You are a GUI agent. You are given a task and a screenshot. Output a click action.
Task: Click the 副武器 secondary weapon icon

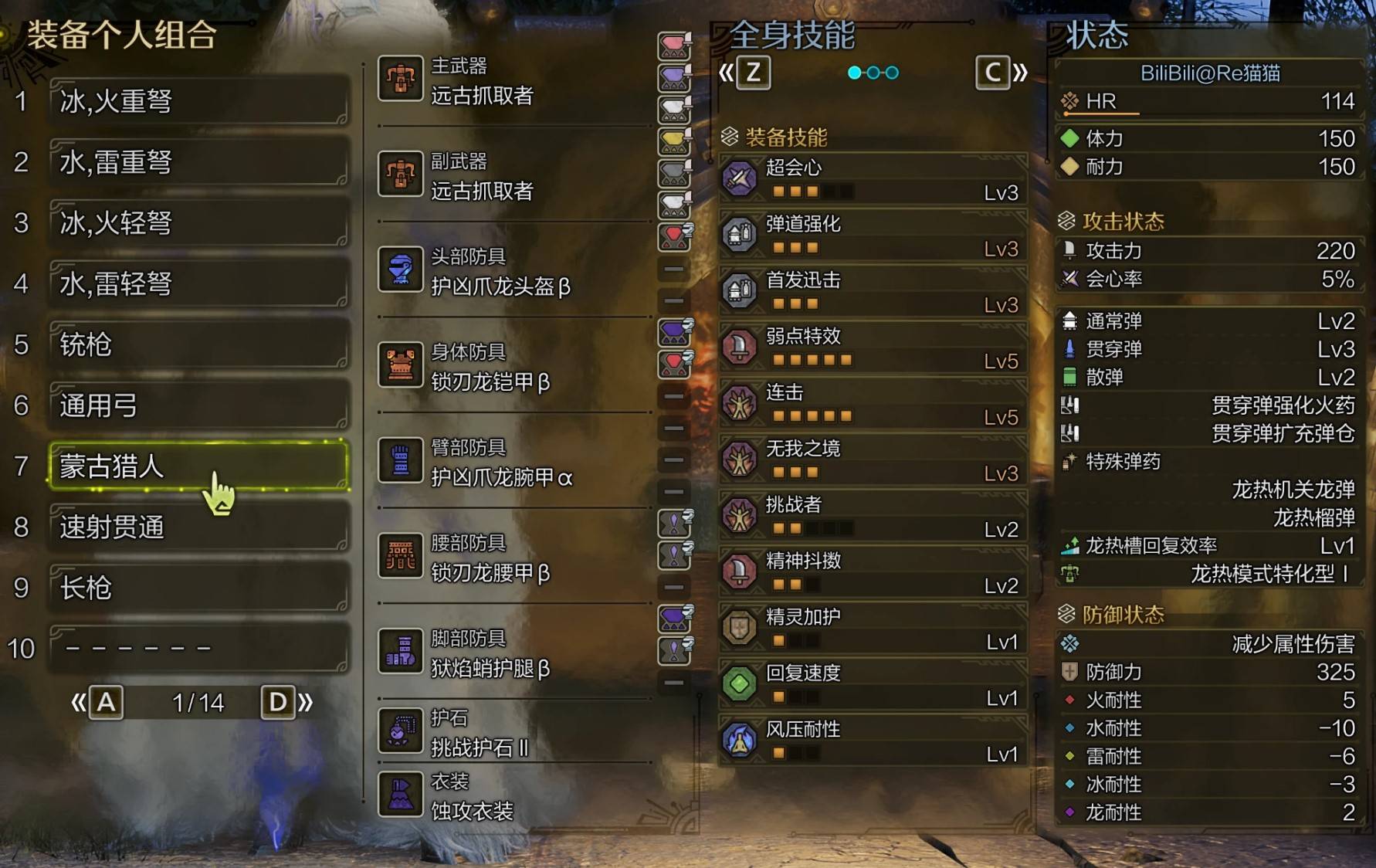tap(399, 175)
